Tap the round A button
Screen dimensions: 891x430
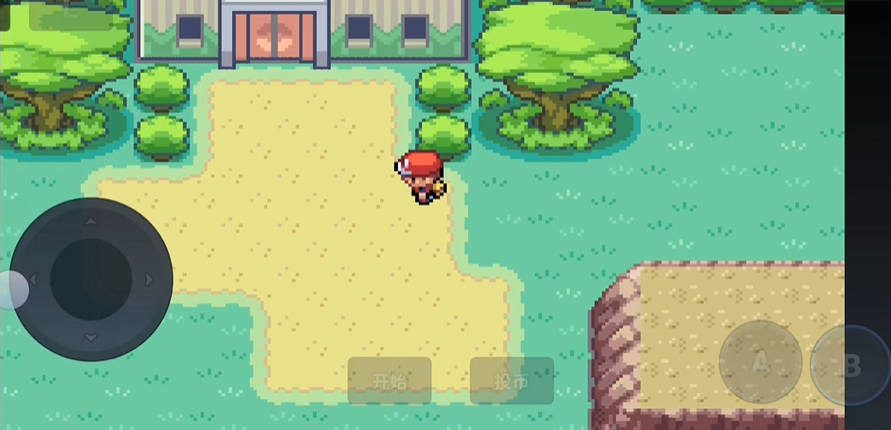(760, 363)
